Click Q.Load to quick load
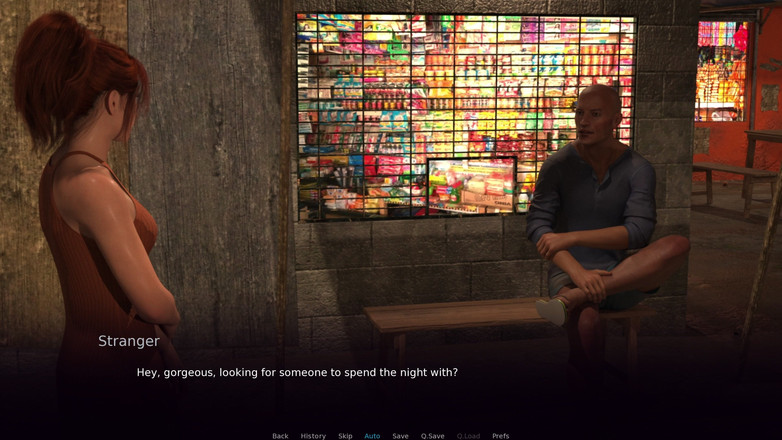Screen dimensions: 782x440 pyautogui.click(x=468, y=436)
